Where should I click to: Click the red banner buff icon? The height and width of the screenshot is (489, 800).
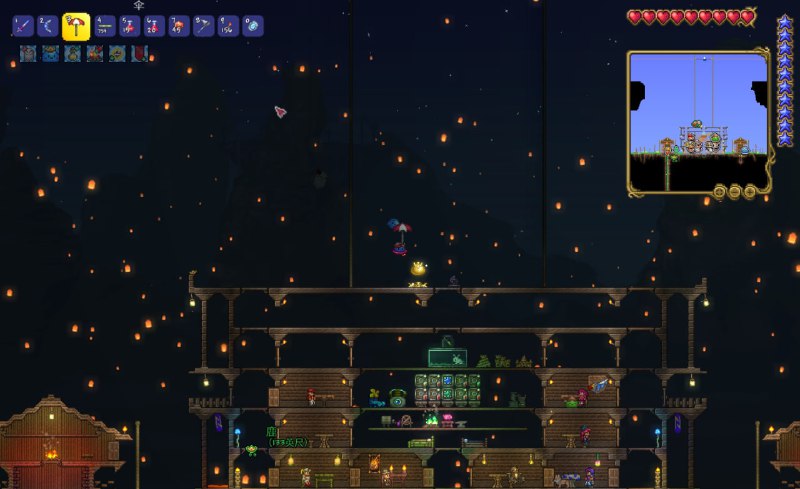click(140, 54)
